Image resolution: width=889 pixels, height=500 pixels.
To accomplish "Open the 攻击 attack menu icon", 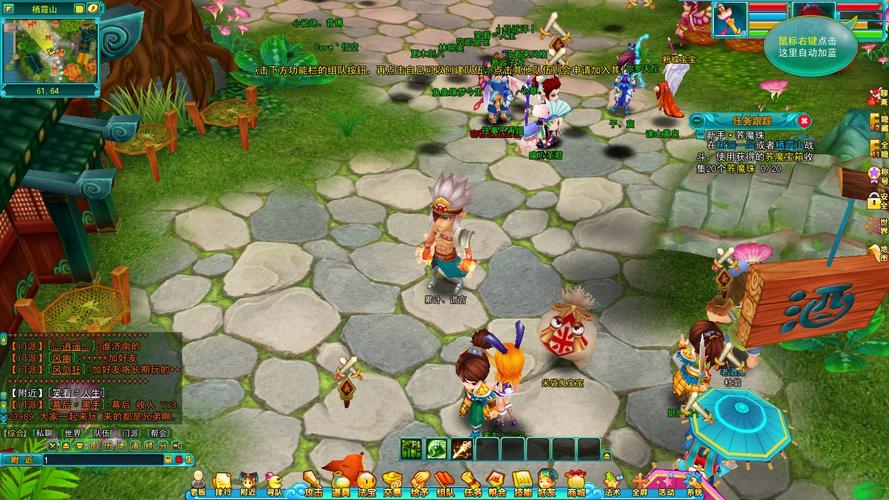I will [x=313, y=483].
